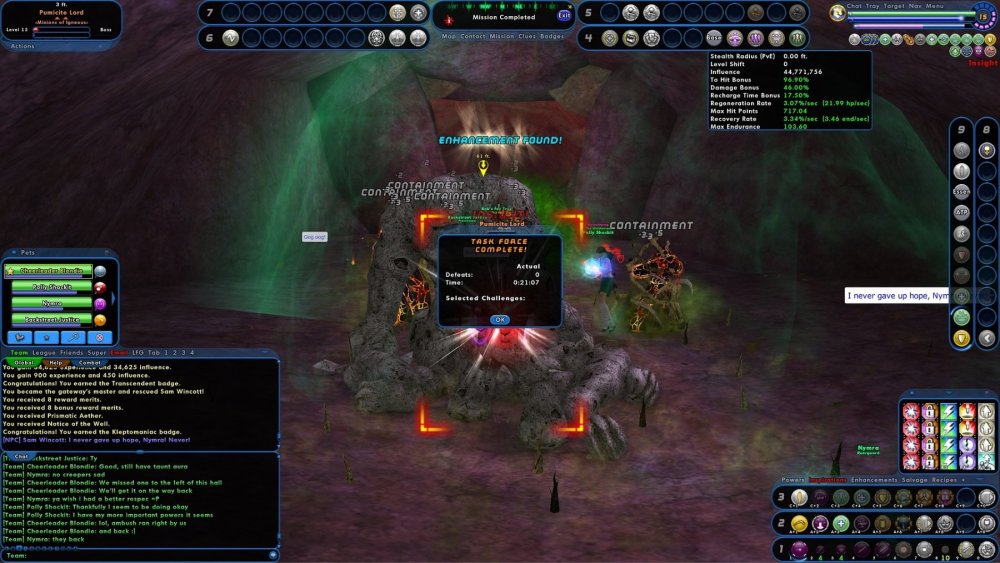1000x563 pixels.
Task: Confirm the Task Force Complete dialog with OK
Action: pos(500,320)
